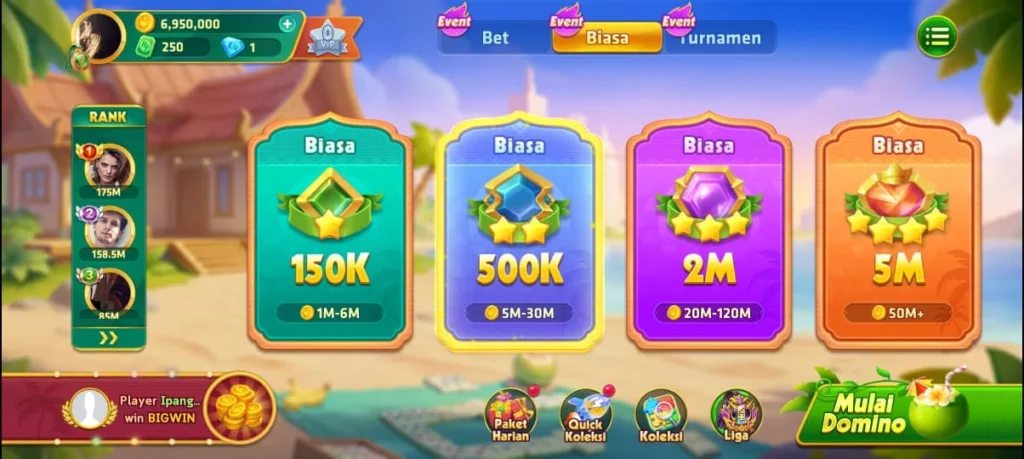Open the Turnamen tab

(x=720, y=38)
